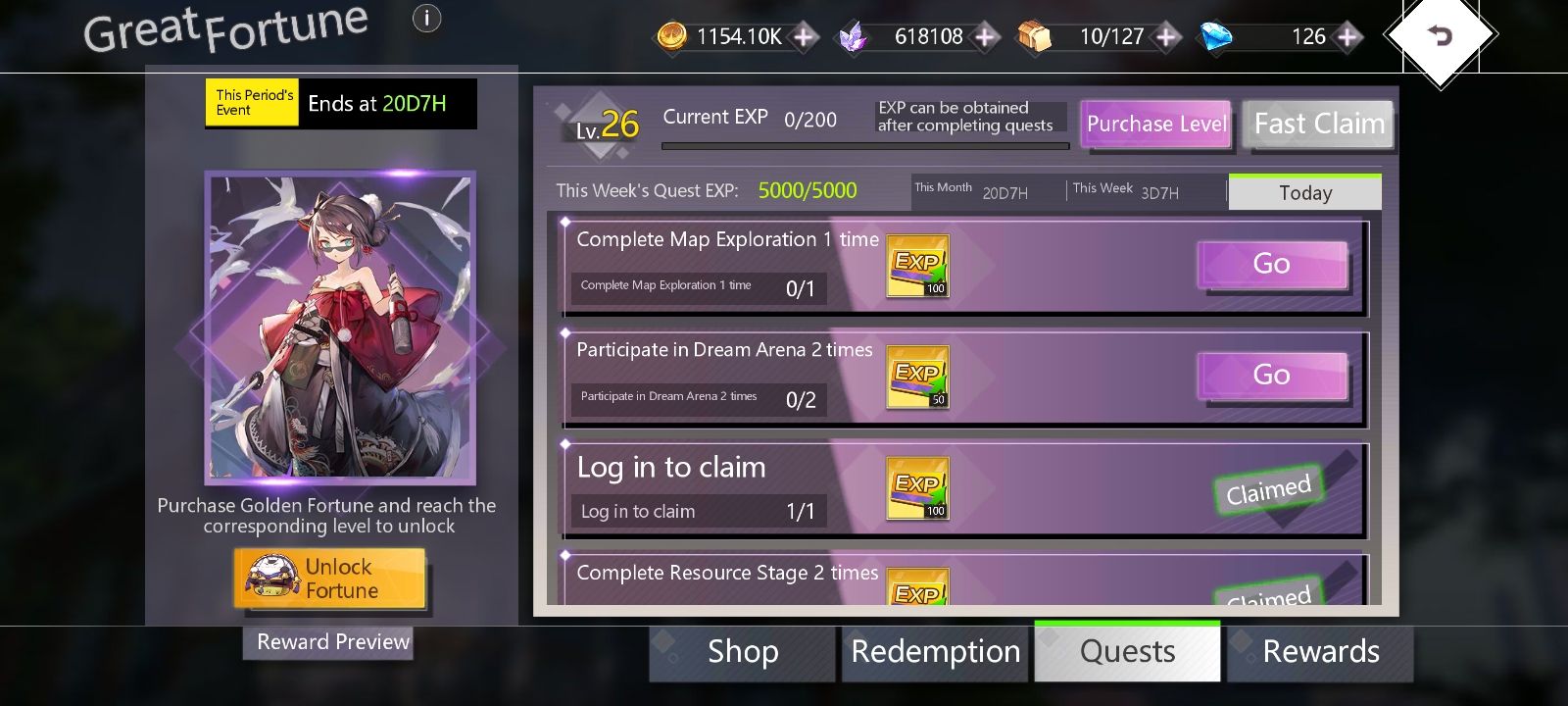This screenshot has width=1568, height=706.
Task: Select the Today quest period view
Action: click(x=1304, y=192)
